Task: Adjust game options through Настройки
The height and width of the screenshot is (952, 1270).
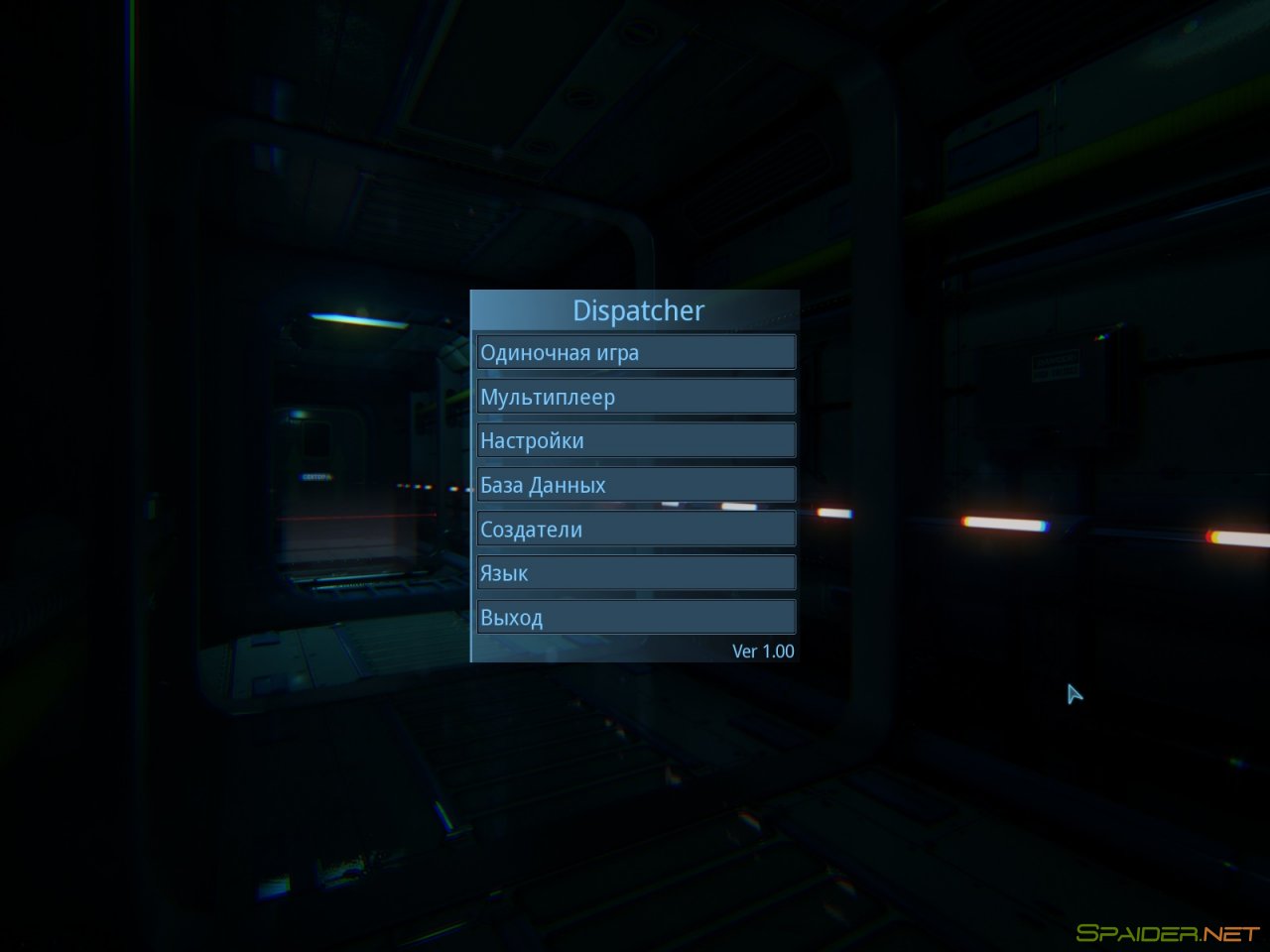Action: [635, 439]
